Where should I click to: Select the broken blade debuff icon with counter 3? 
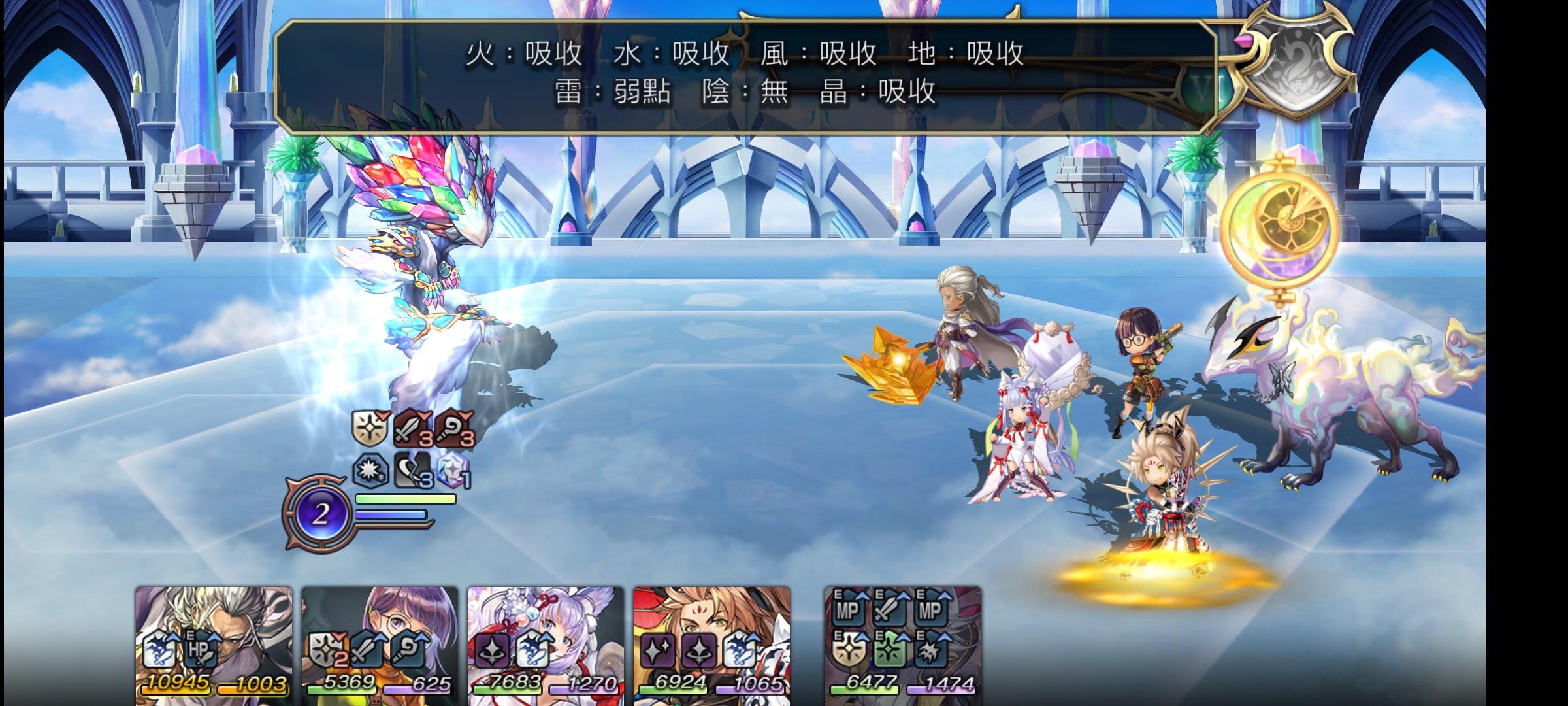pyautogui.click(x=412, y=472)
